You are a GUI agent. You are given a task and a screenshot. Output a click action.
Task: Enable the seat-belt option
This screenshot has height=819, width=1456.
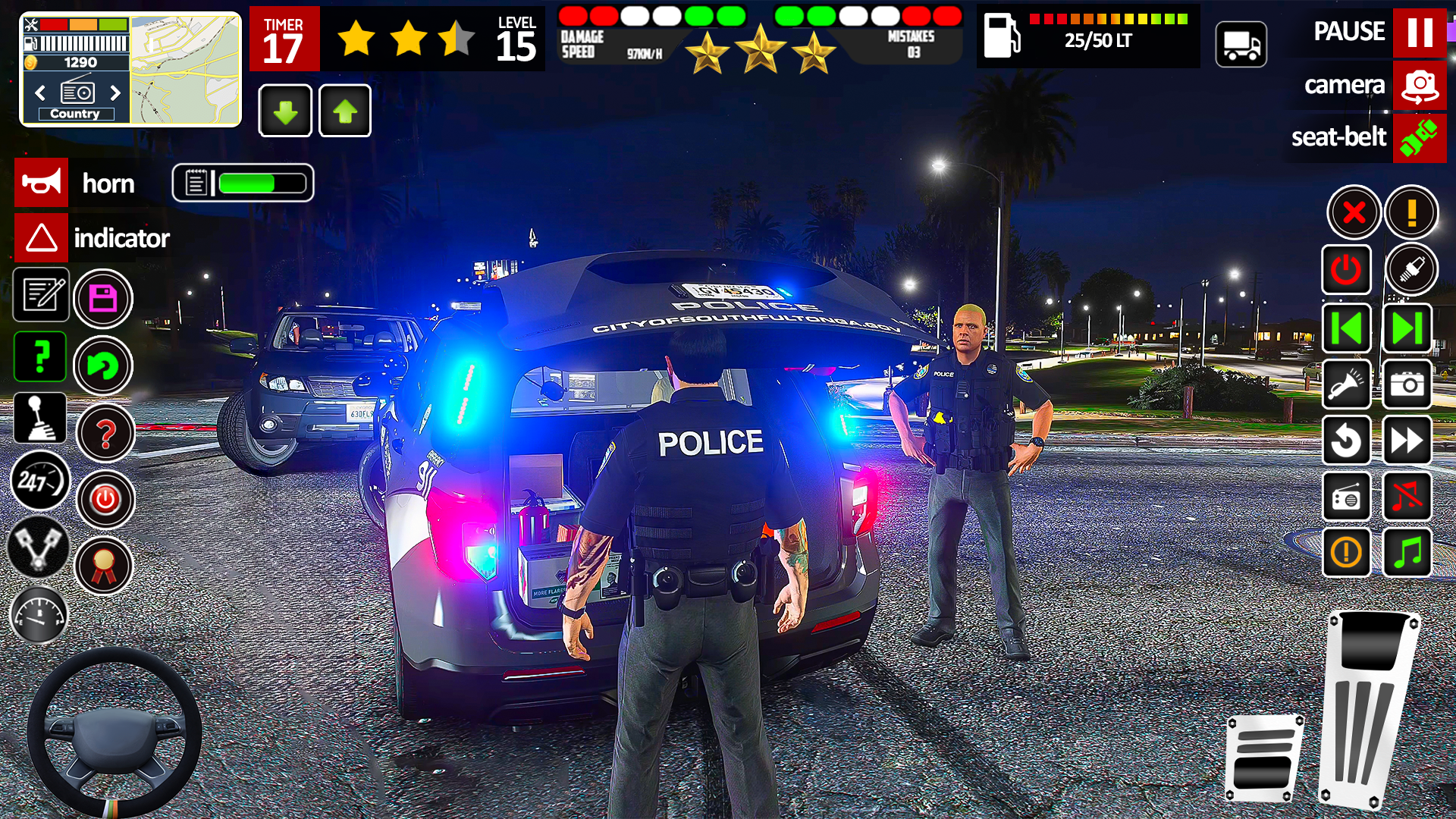point(1420,138)
